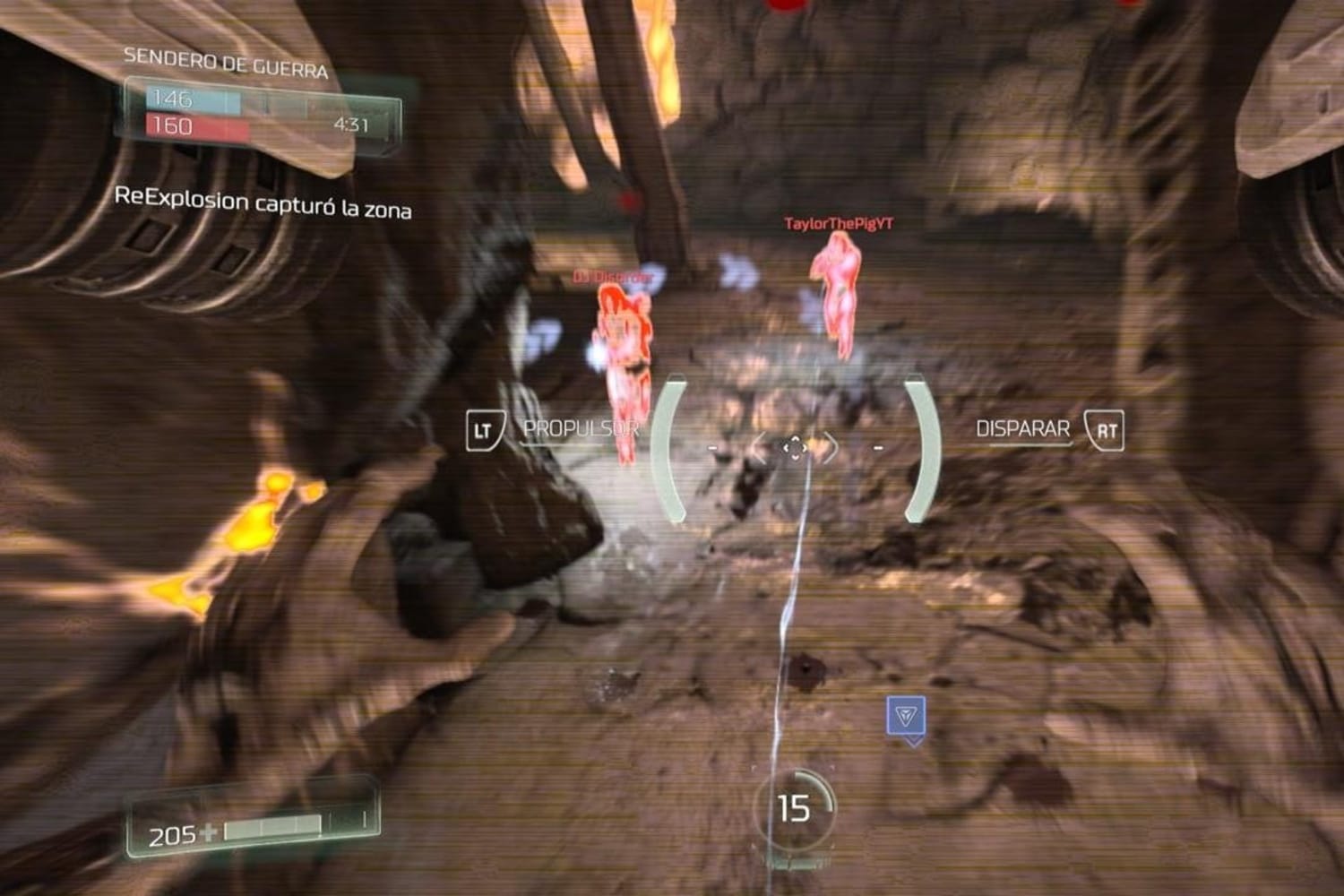Image resolution: width=1344 pixels, height=896 pixels.
Task: Click the DISPARAR action label
Action: pyautogui.click(x=1022, y=428)
